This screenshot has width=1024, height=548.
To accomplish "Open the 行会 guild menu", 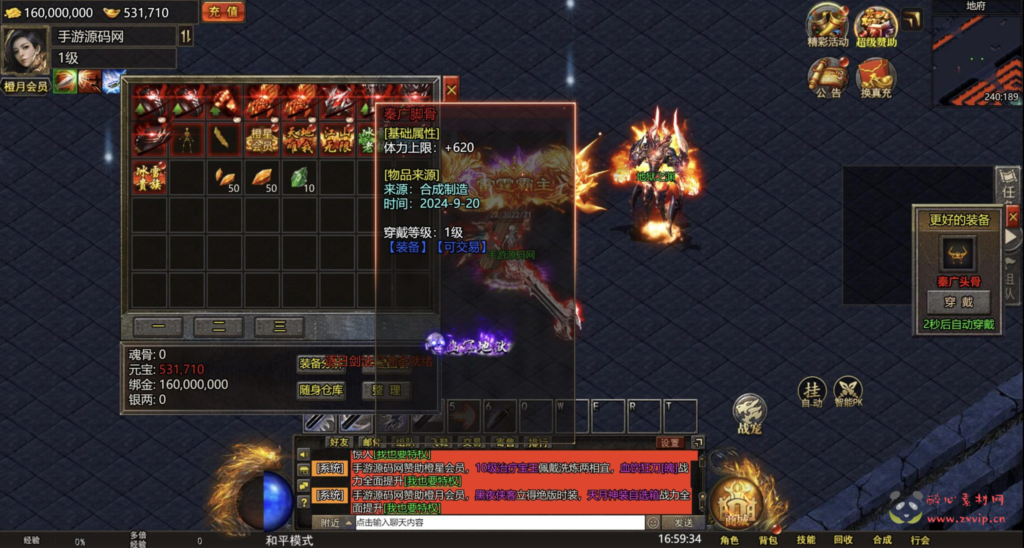I will pyautogui.click(x=920, y=540).
